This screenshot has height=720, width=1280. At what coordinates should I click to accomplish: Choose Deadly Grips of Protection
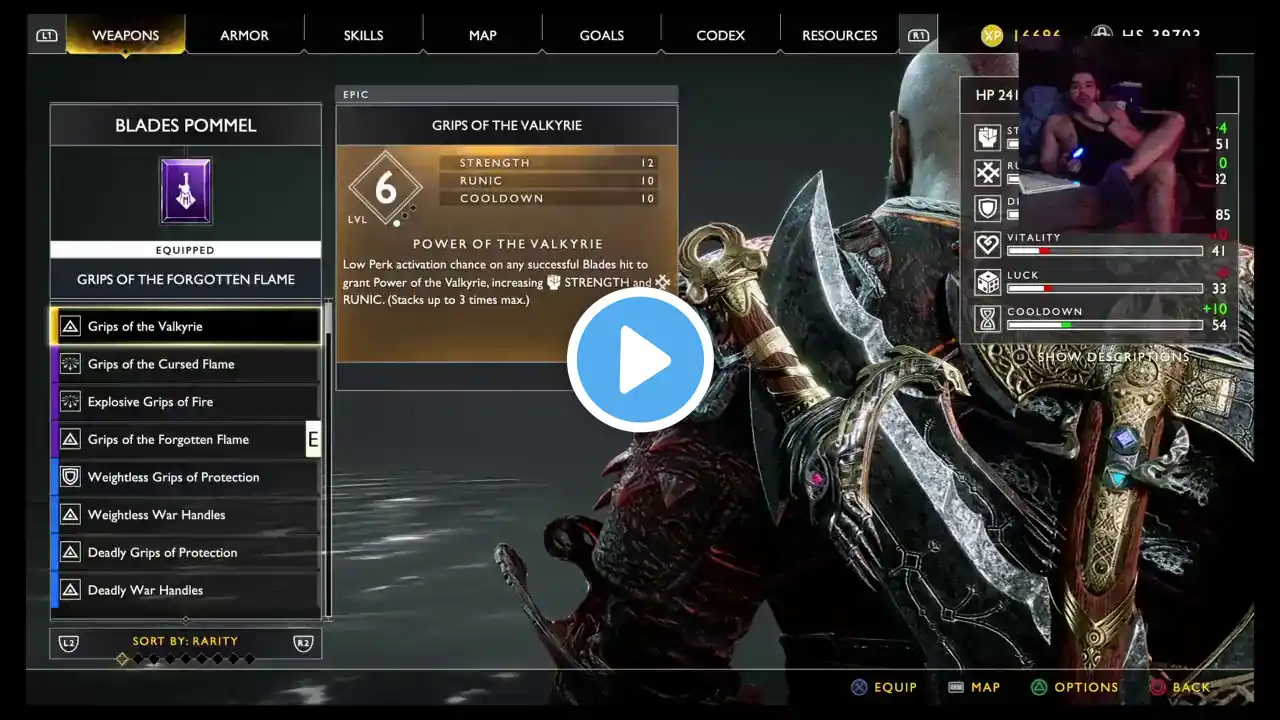click(x=186, y=553)
